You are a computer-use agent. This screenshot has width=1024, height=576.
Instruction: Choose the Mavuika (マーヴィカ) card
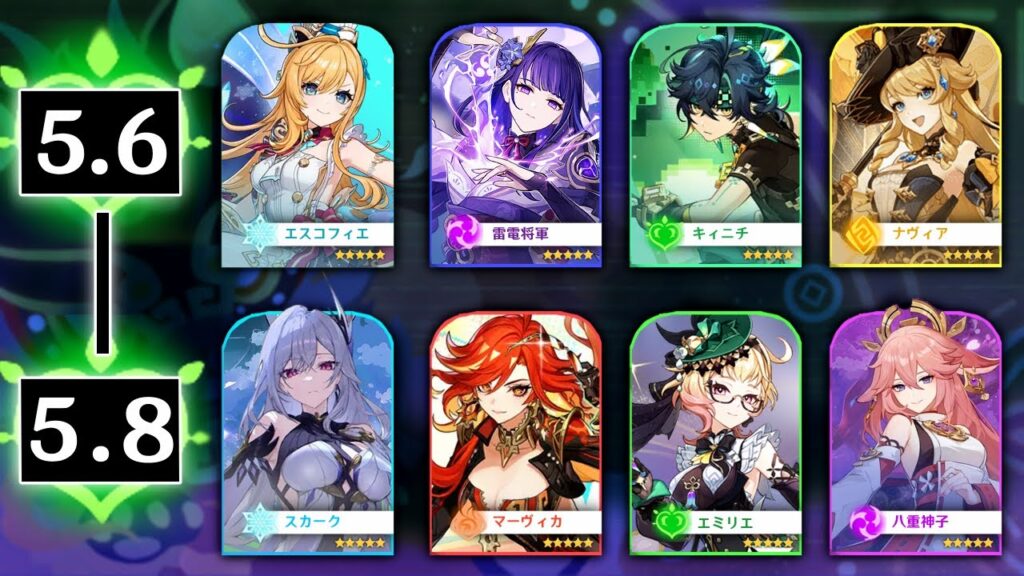tap(507, 432)
